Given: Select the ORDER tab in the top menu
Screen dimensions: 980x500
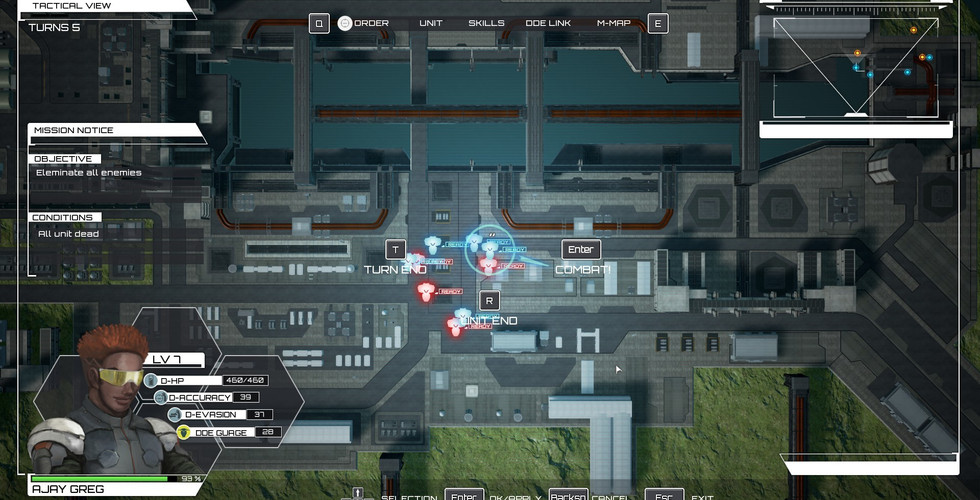Looking at the screenshot, I should tap(371, 23).
